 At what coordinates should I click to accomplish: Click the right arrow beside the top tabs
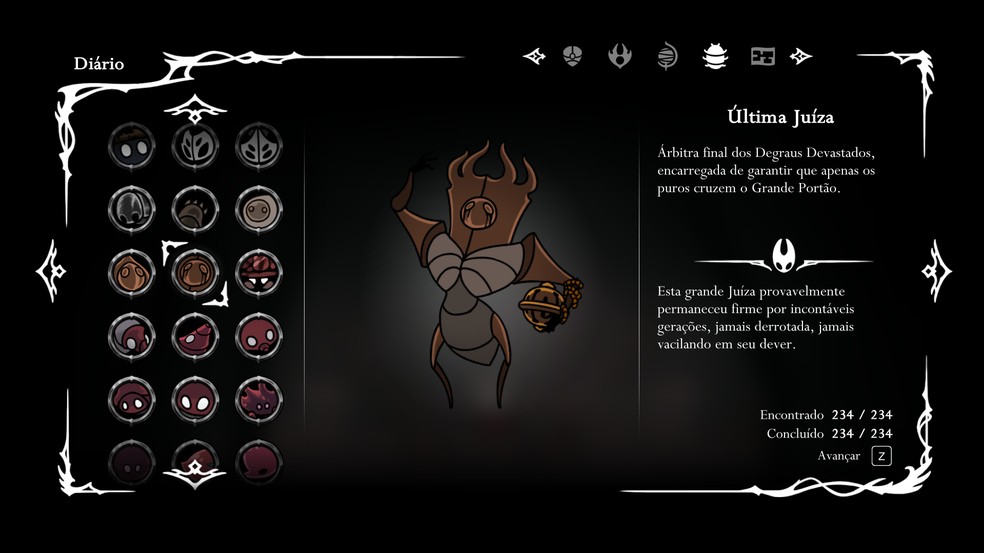tap(801, 56)
